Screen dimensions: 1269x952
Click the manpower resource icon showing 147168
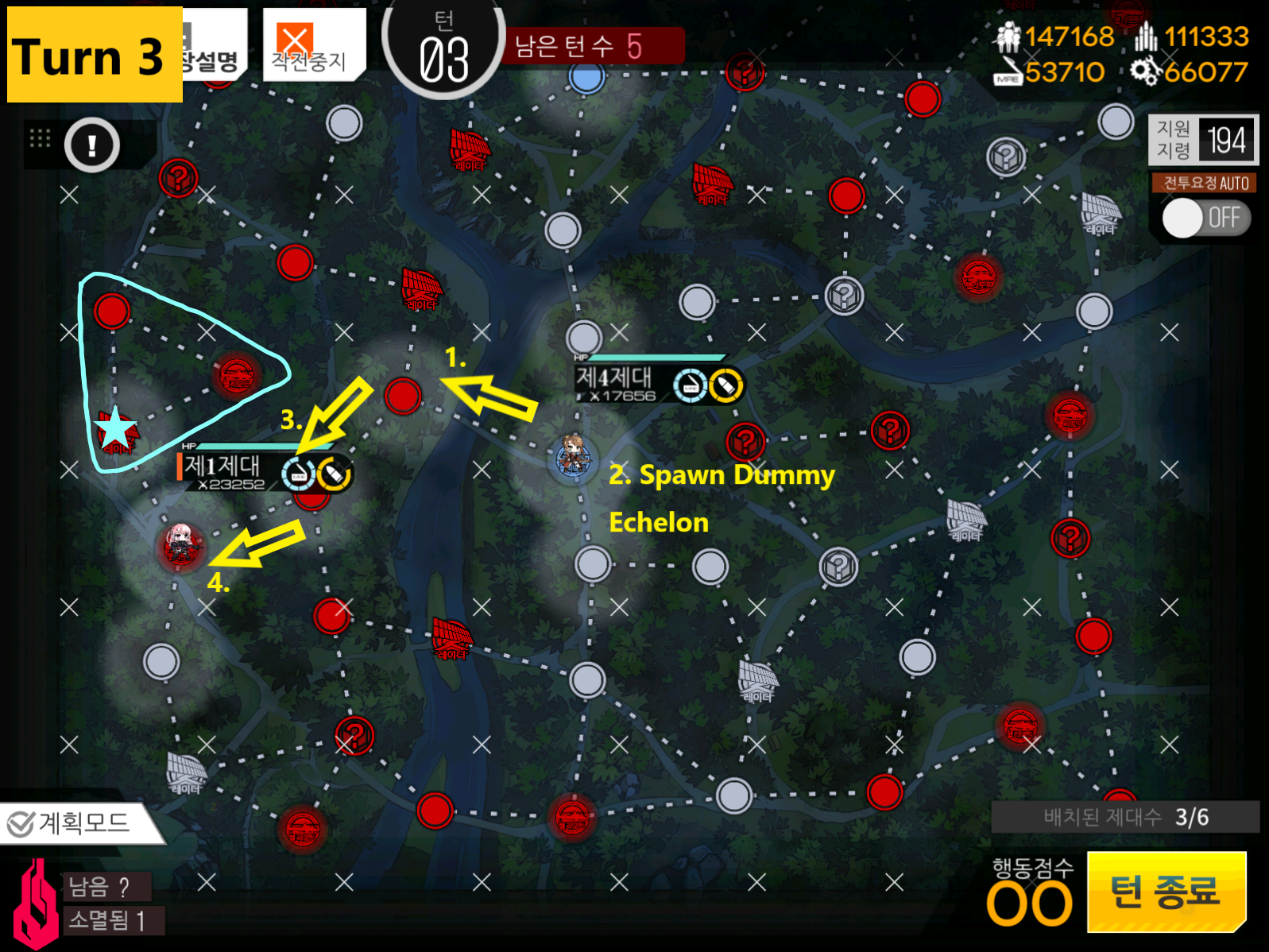tap(1008, 37)
